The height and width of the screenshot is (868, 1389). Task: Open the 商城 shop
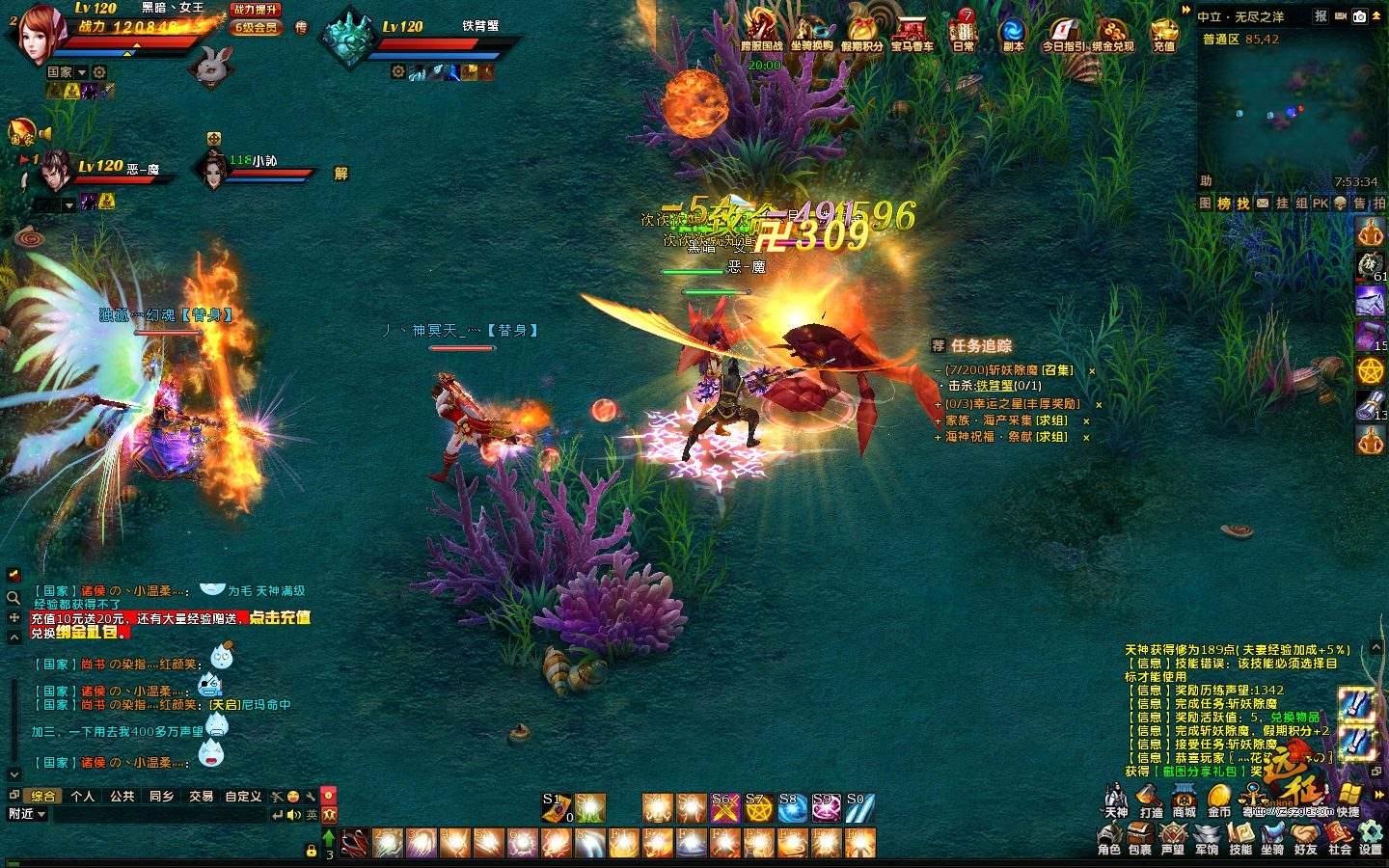pyautogui.click(x=1184, y=800)
